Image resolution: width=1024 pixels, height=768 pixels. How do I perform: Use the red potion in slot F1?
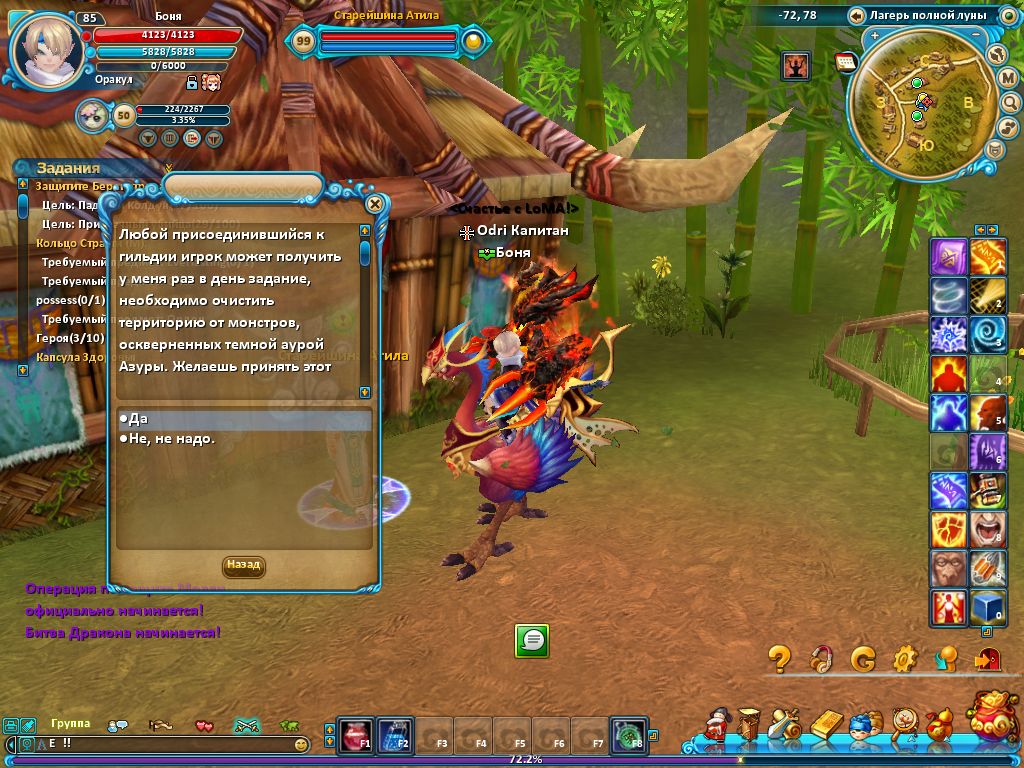355,735
